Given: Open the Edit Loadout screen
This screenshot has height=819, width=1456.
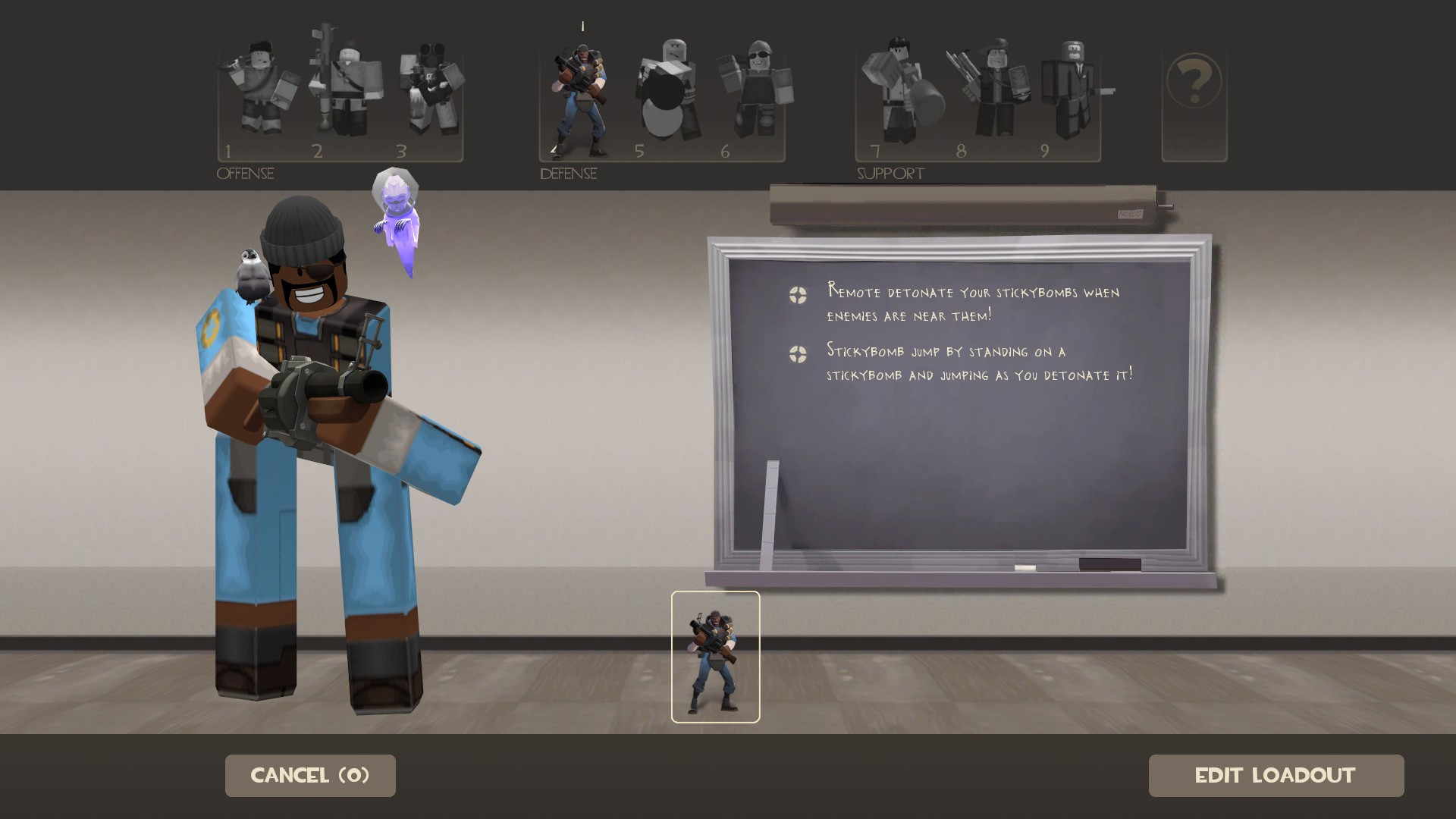Looking at the screenshot, I should coord(1276,775).
